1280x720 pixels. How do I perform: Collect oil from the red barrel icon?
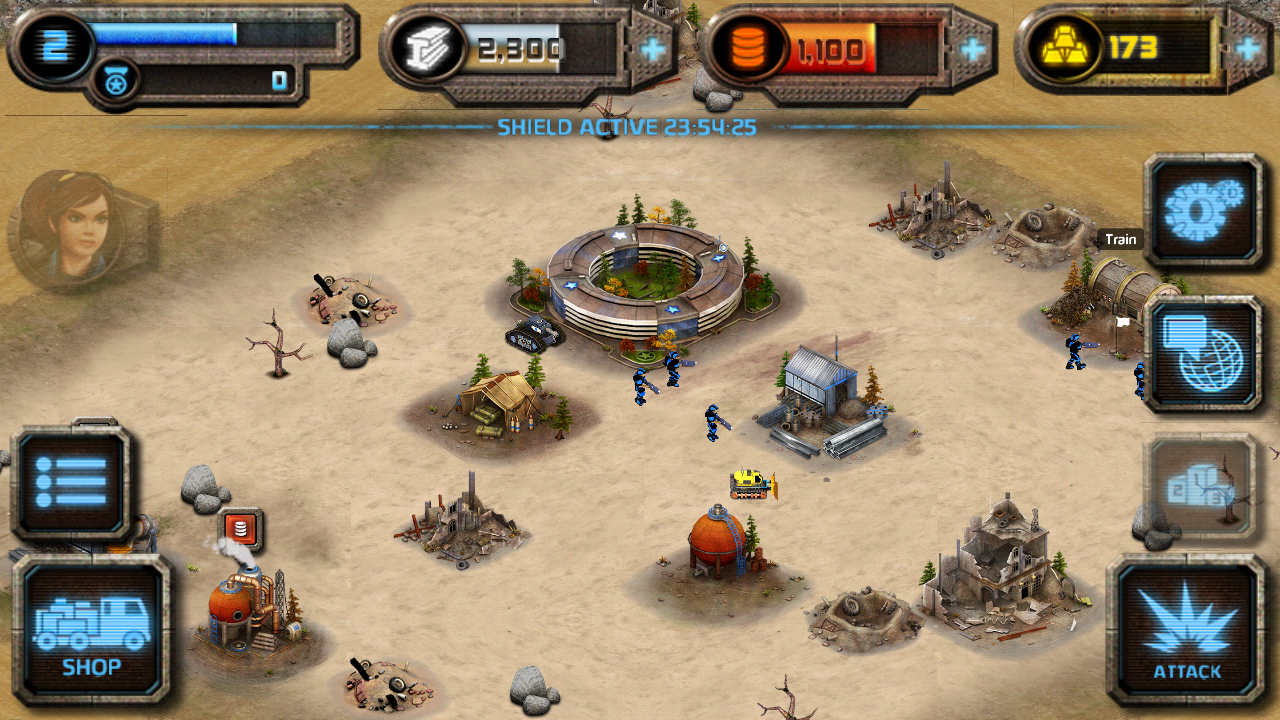tap(241, 529)
